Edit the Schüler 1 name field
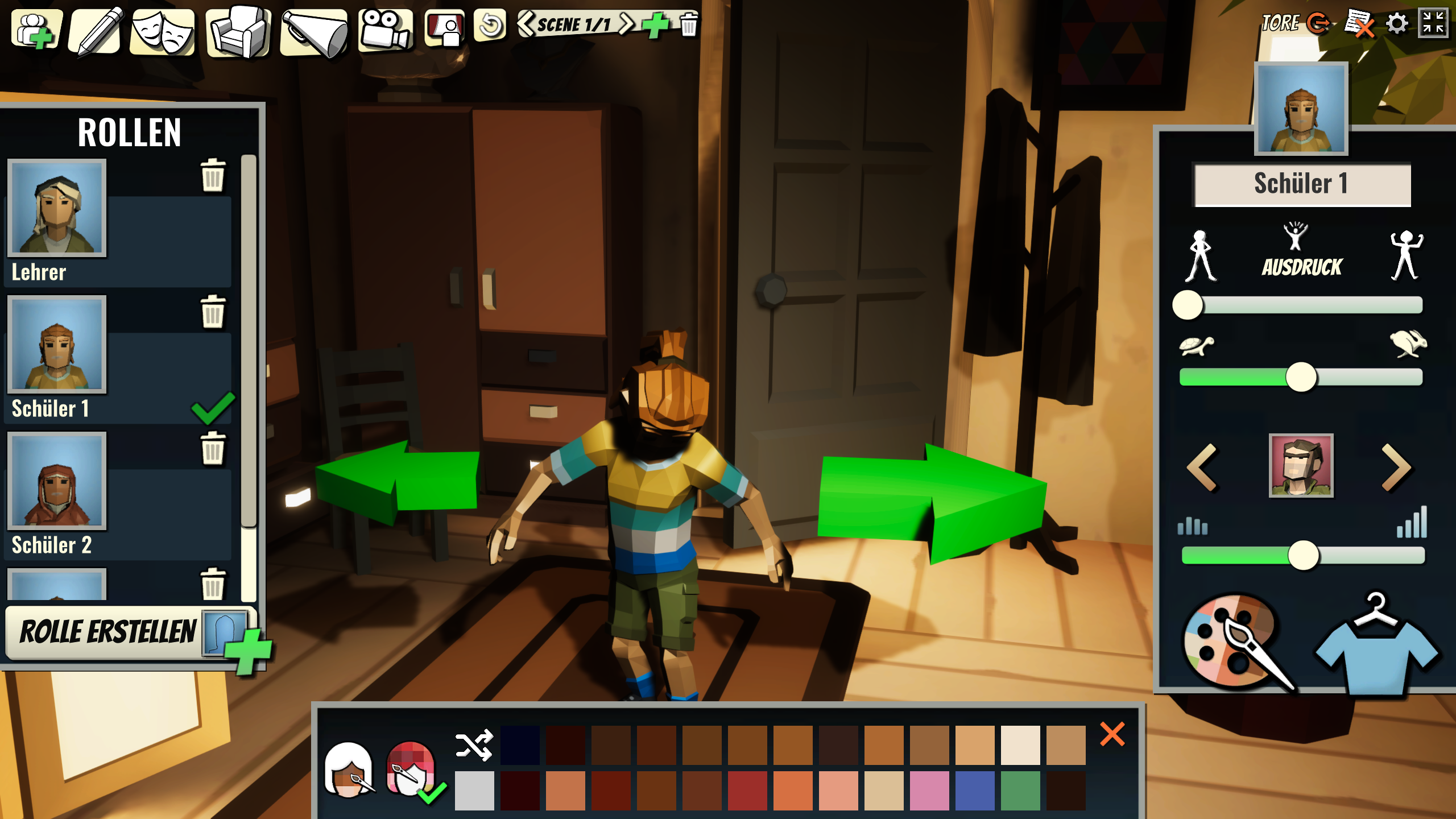Screen dimensions: 1456x819 [x=1301, y=184]
